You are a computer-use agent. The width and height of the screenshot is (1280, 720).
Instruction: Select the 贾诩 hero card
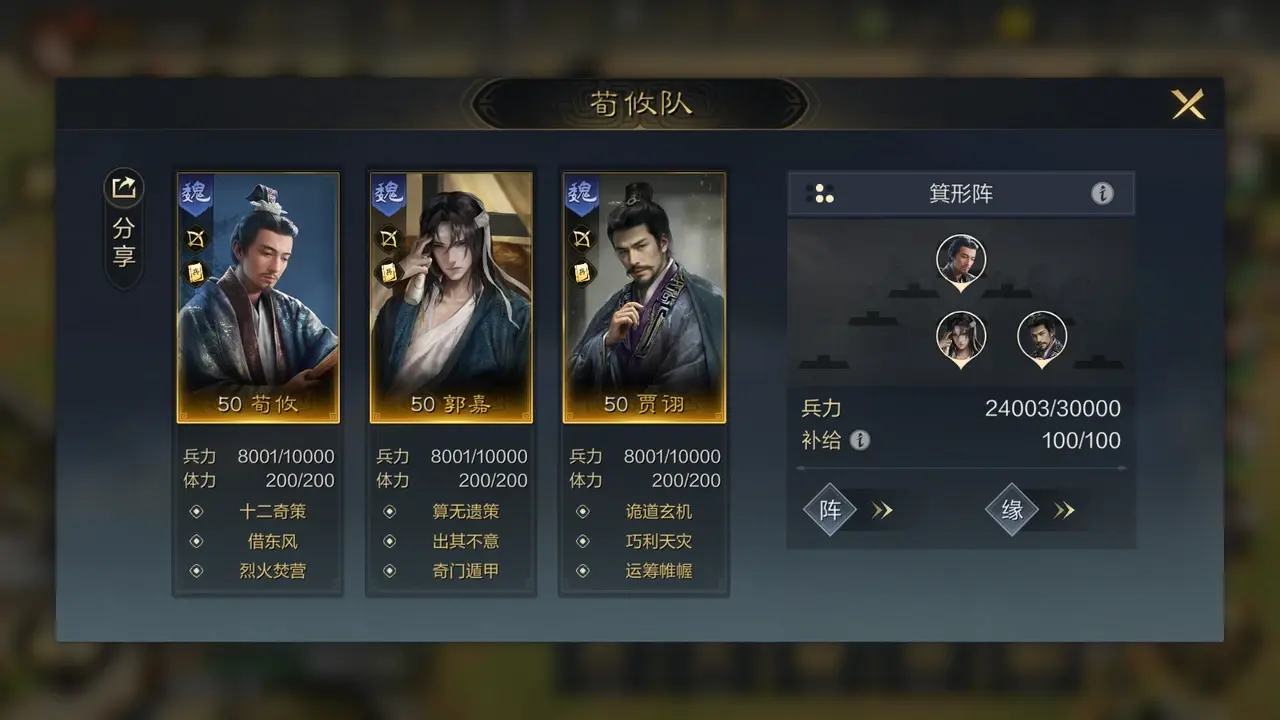644,297
